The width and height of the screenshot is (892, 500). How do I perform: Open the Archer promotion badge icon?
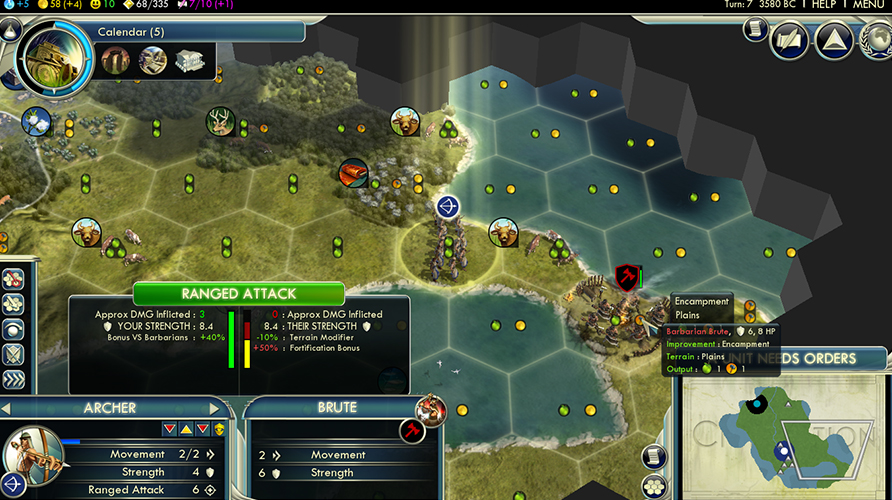219,429
